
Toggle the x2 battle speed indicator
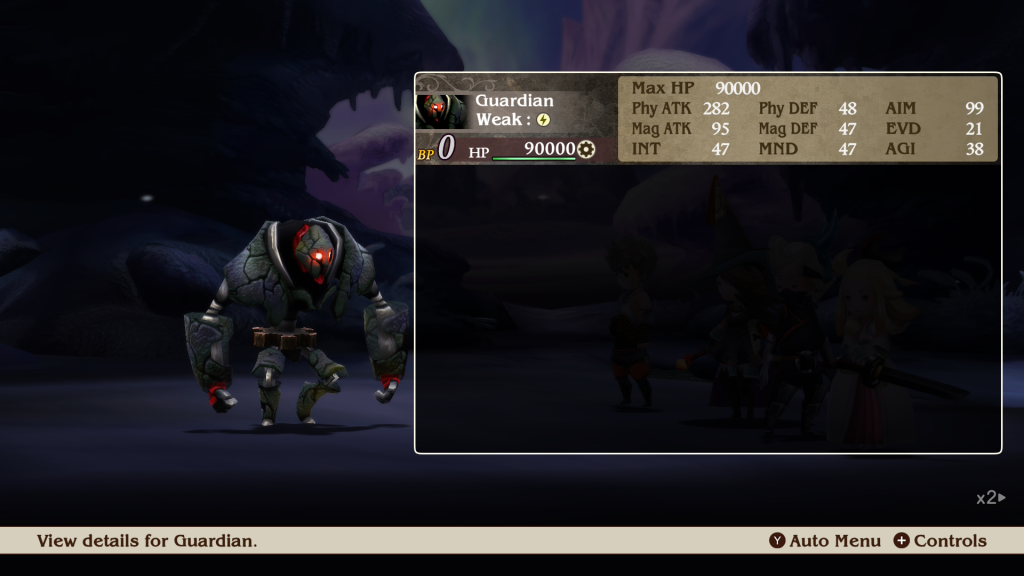[990, 497]
